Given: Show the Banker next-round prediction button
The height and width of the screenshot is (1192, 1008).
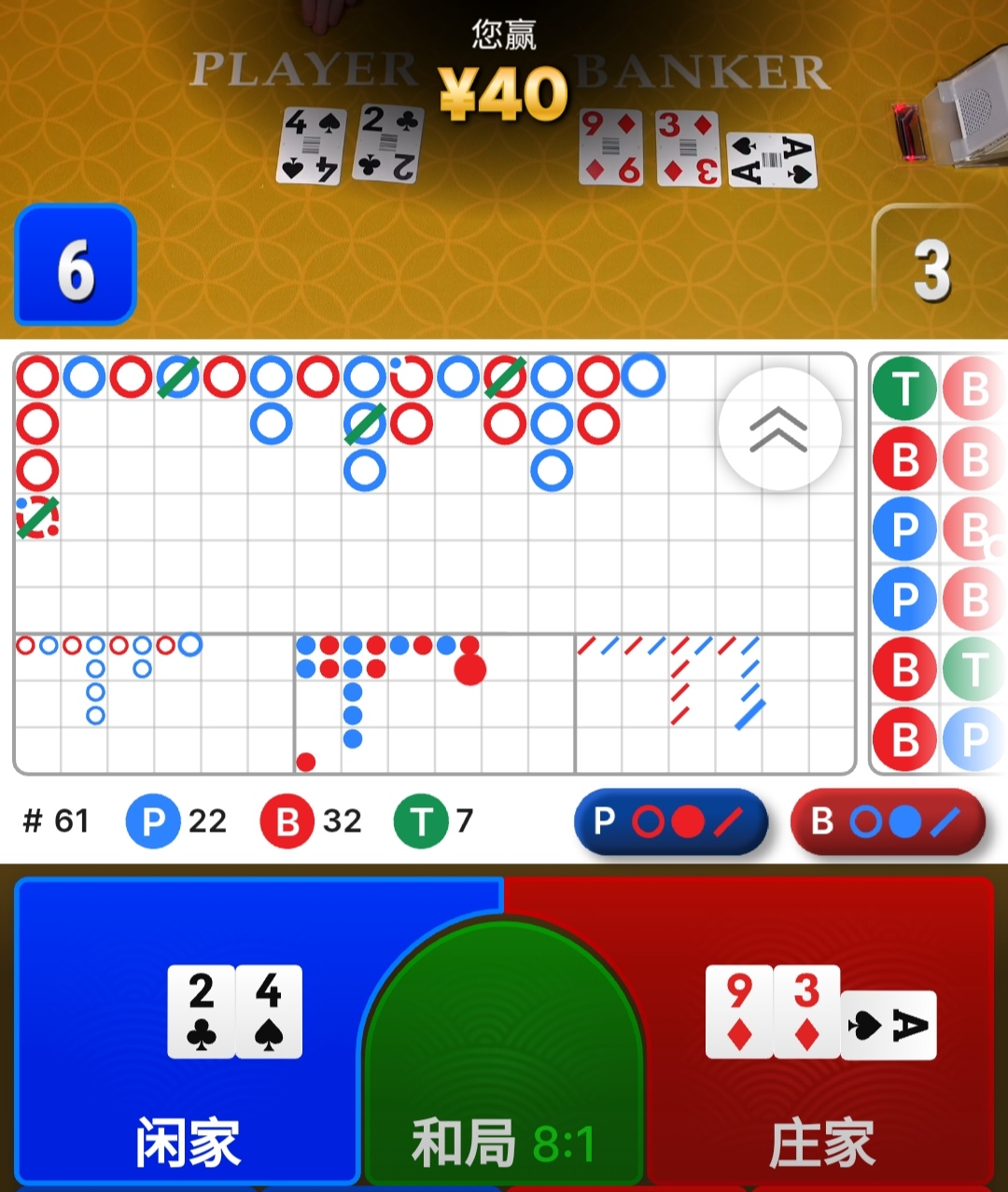Looking at the screenshot, I should (888, 822).
